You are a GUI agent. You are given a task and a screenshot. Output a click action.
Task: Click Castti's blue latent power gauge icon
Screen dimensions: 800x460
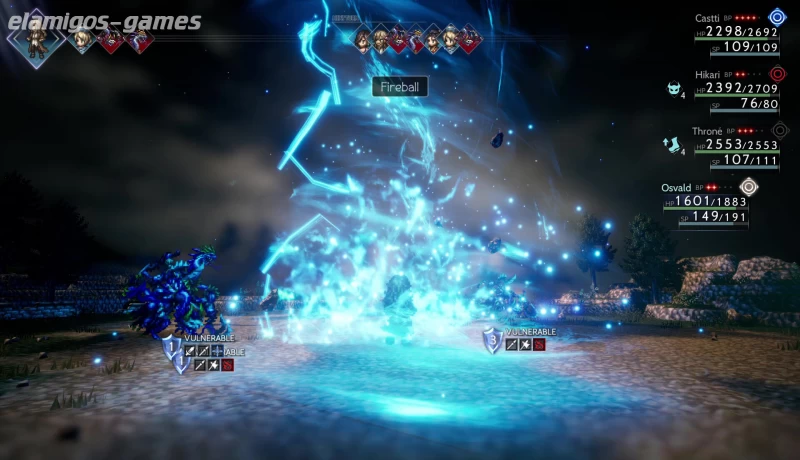778,17
